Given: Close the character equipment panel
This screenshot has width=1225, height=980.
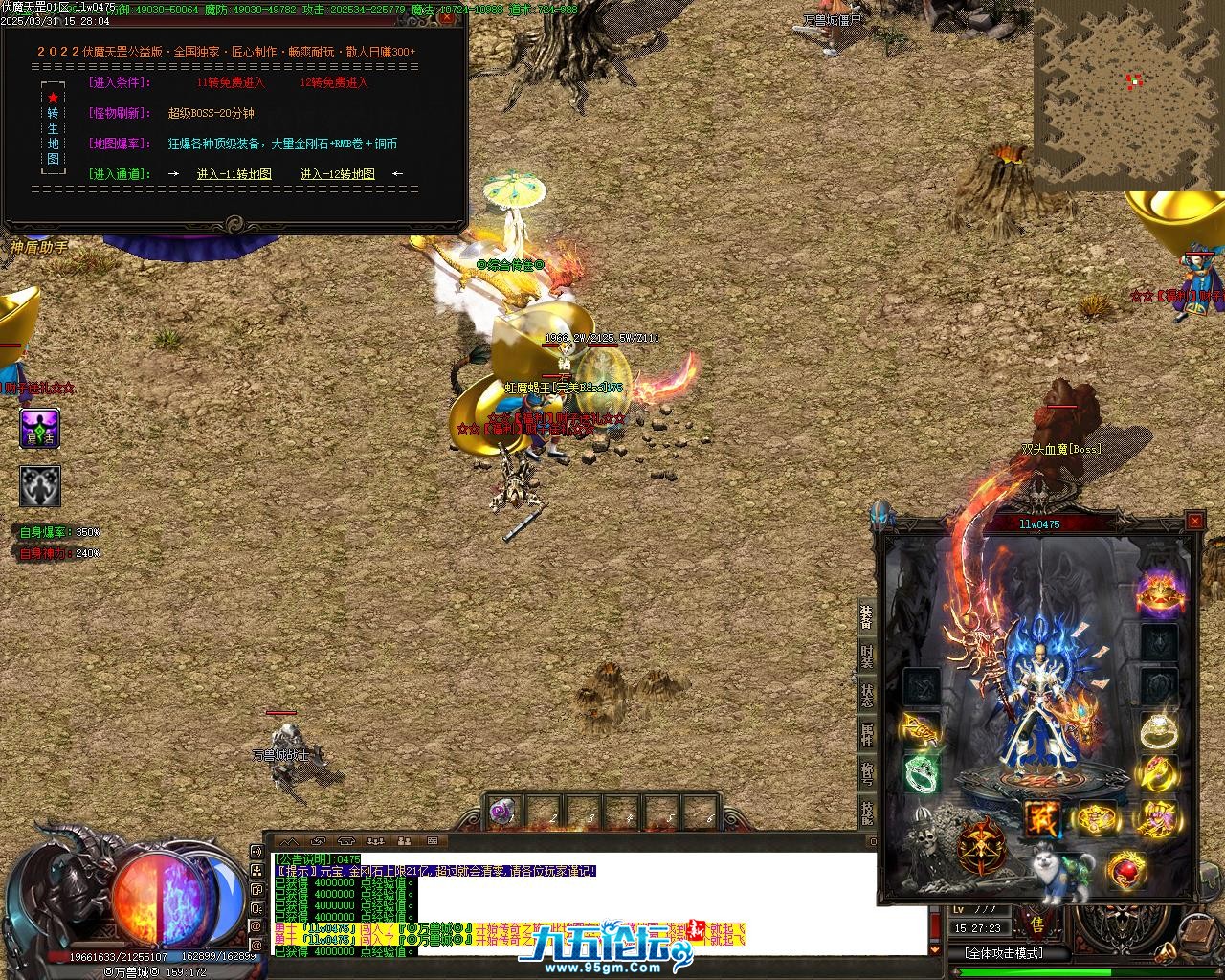Looking at the screenshot, I should (x=1194, y=522).
